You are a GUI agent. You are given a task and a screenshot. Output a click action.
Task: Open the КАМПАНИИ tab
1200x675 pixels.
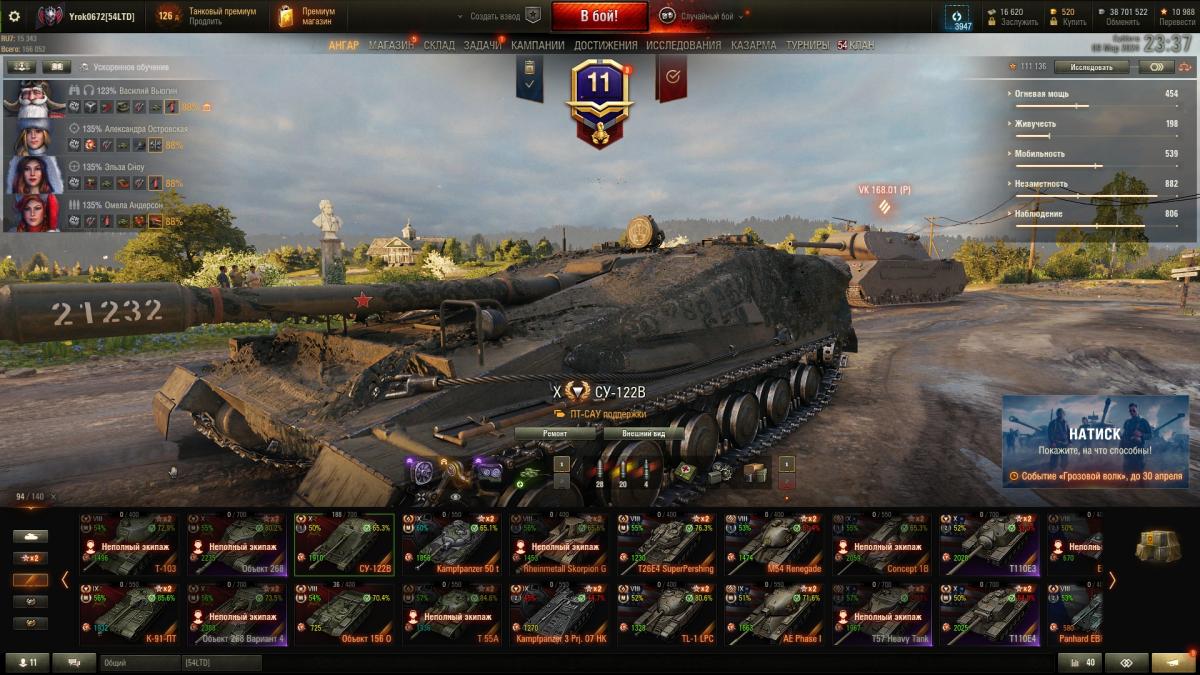pos(537,45)
